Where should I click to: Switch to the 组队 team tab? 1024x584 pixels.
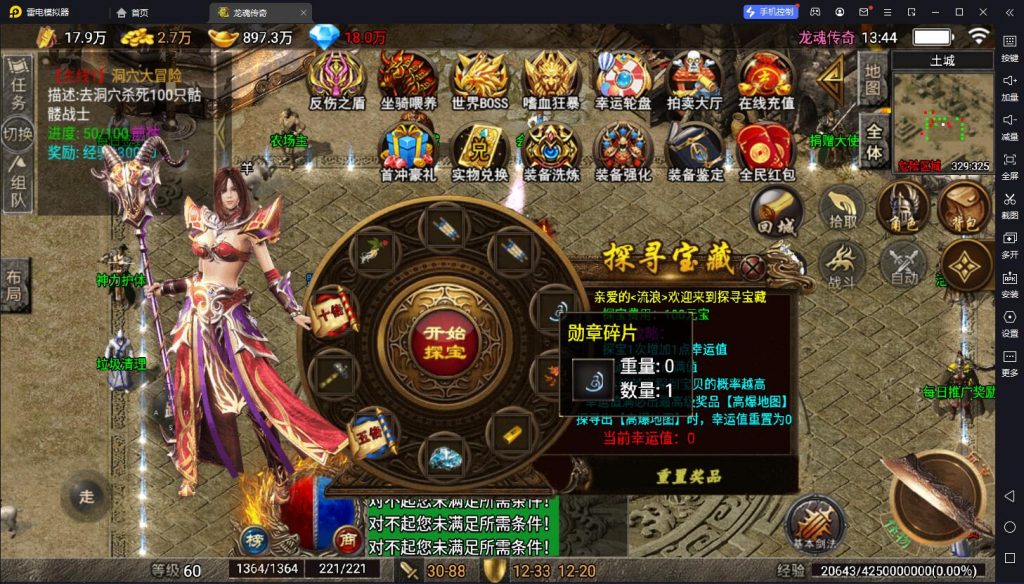[x=18, y=184]
